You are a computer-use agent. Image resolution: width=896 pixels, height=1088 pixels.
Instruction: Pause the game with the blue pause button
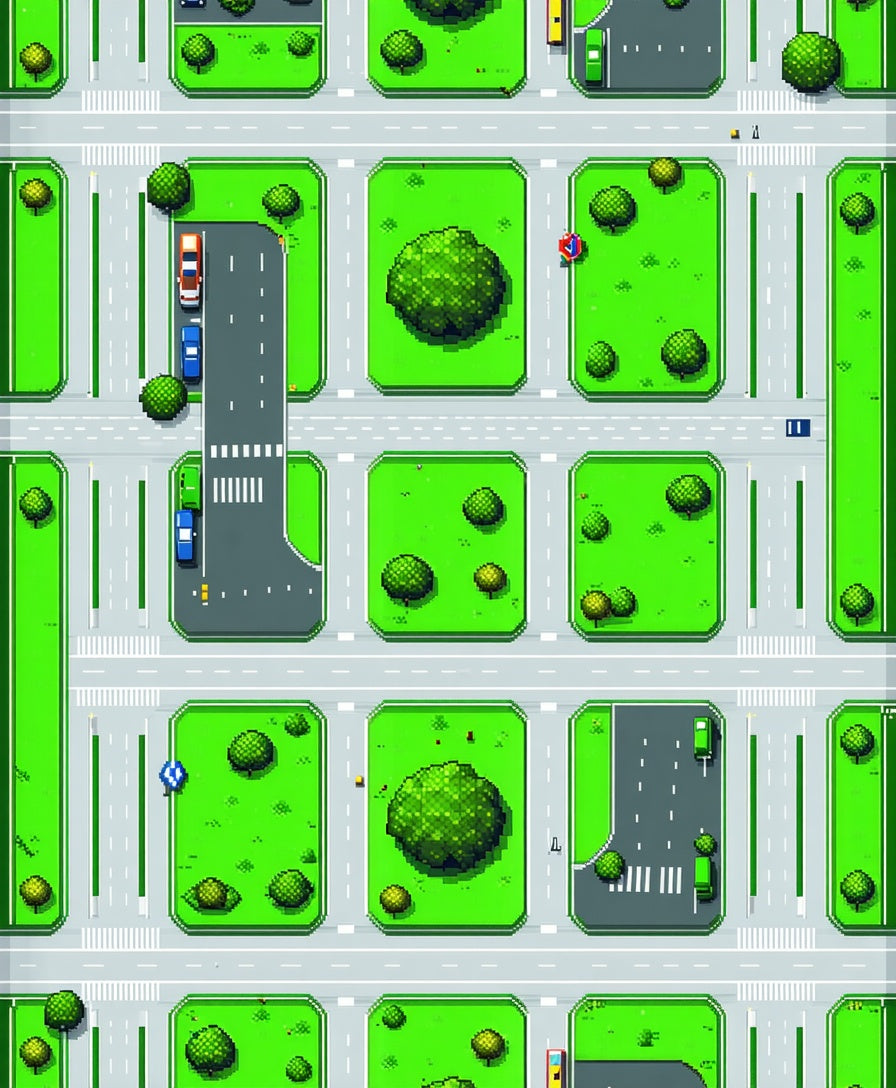click(x=797, y=428)
